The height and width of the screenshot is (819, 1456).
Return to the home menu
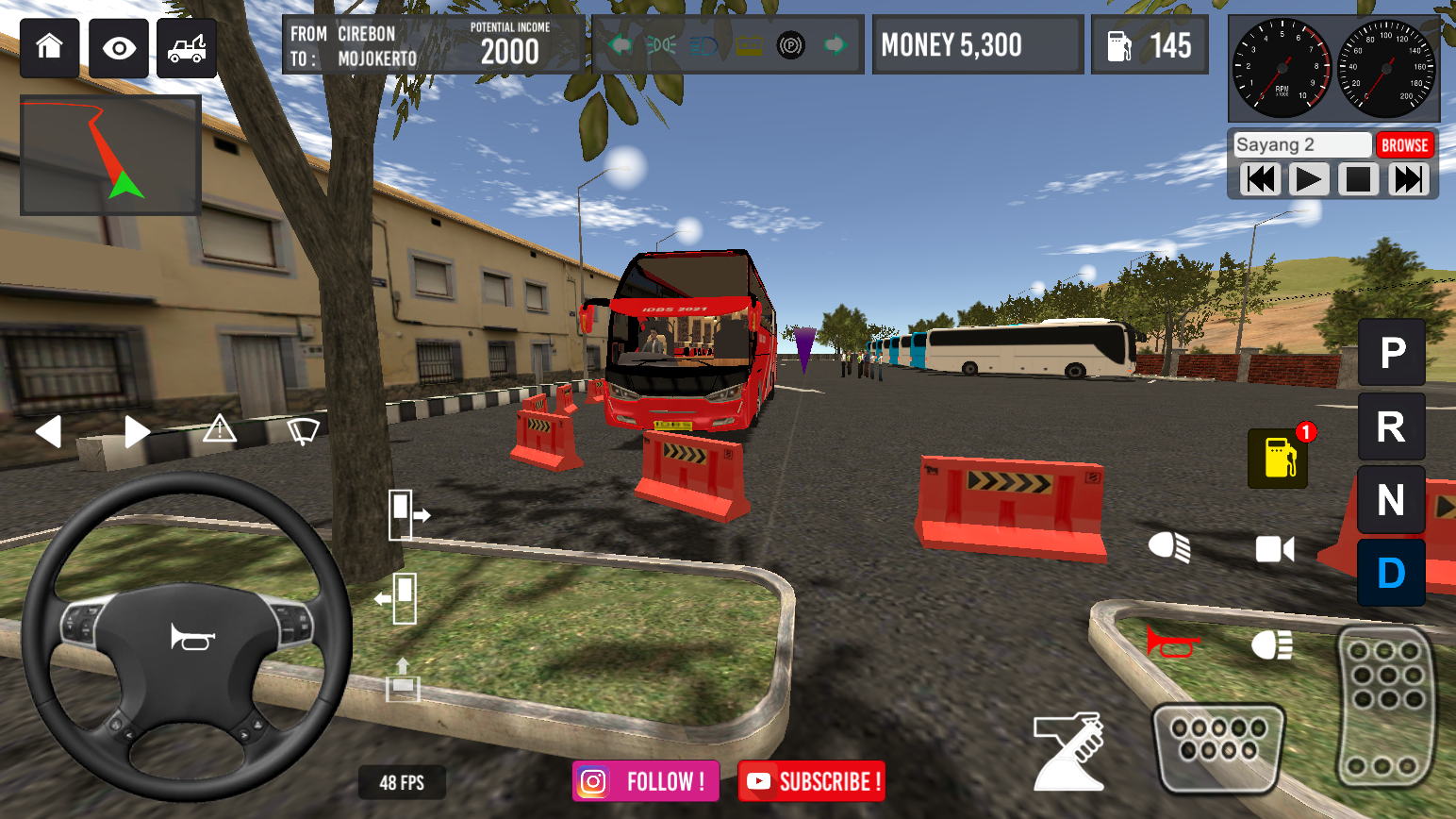click(x=48, y=47)
